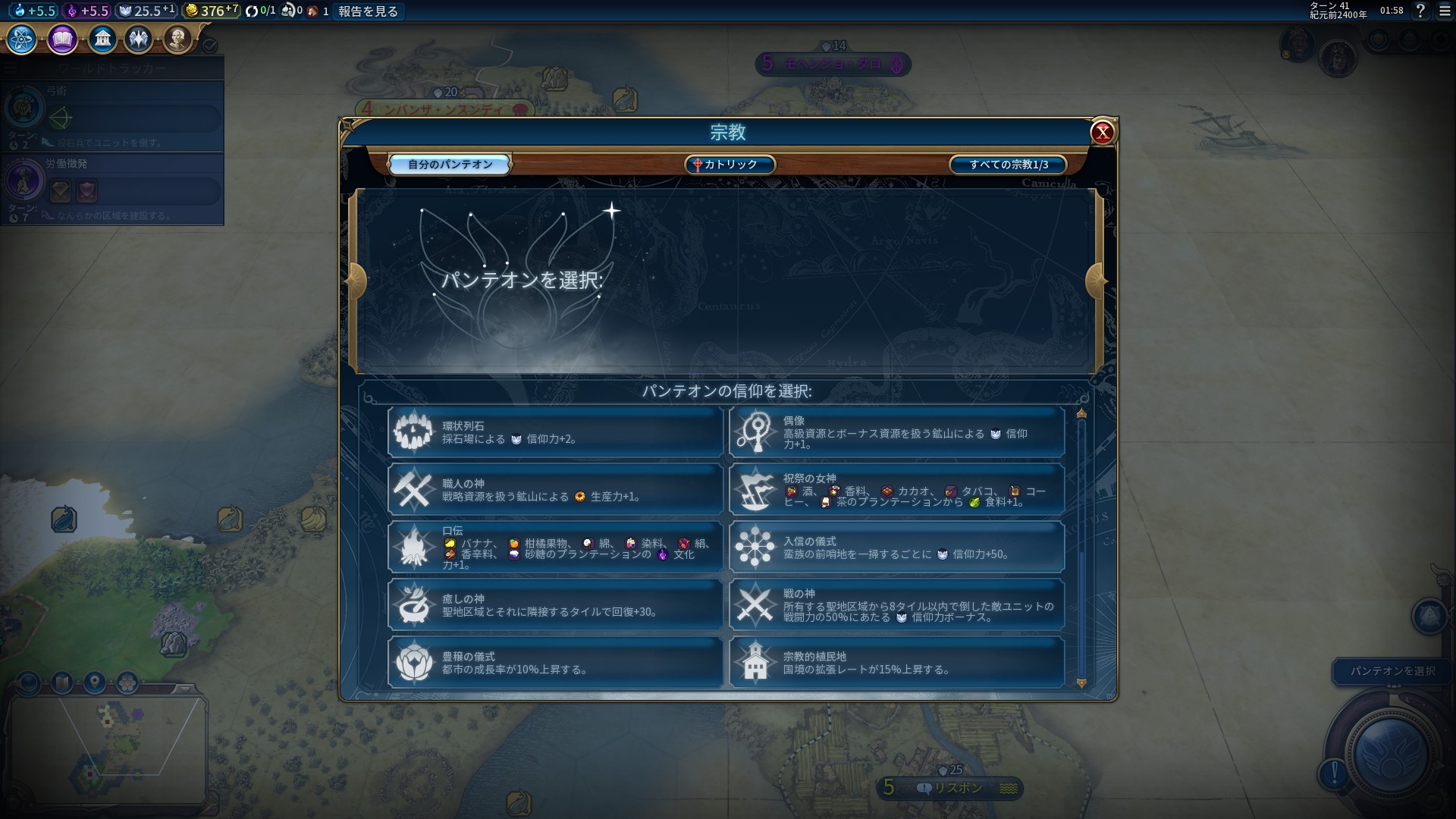Select the 豊穣の儀式 pantheon belief
The height and width of the screenshot is (819, 1456).
click(555, 663)
